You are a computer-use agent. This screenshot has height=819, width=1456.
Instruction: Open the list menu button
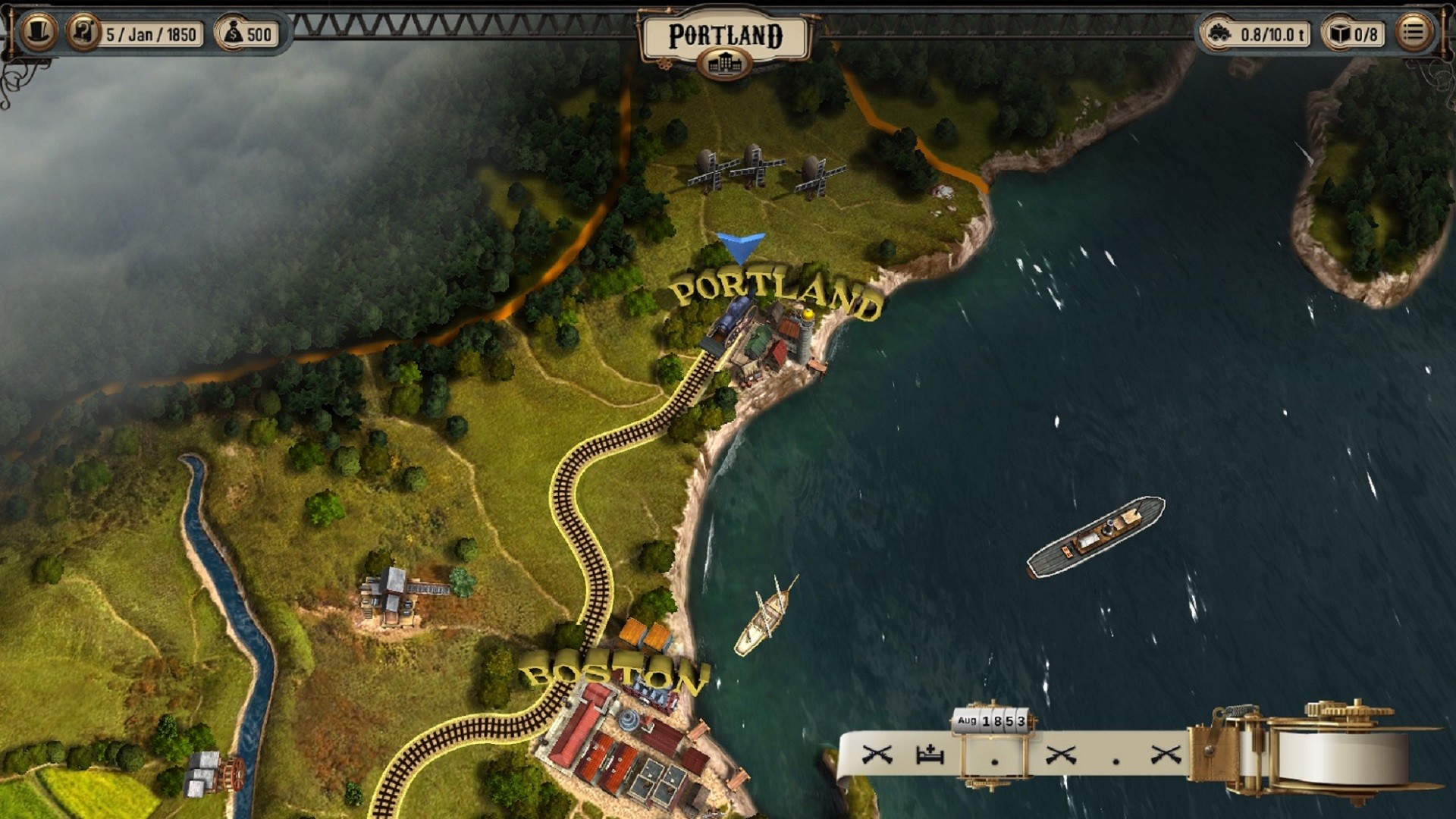click(1413, 33)
